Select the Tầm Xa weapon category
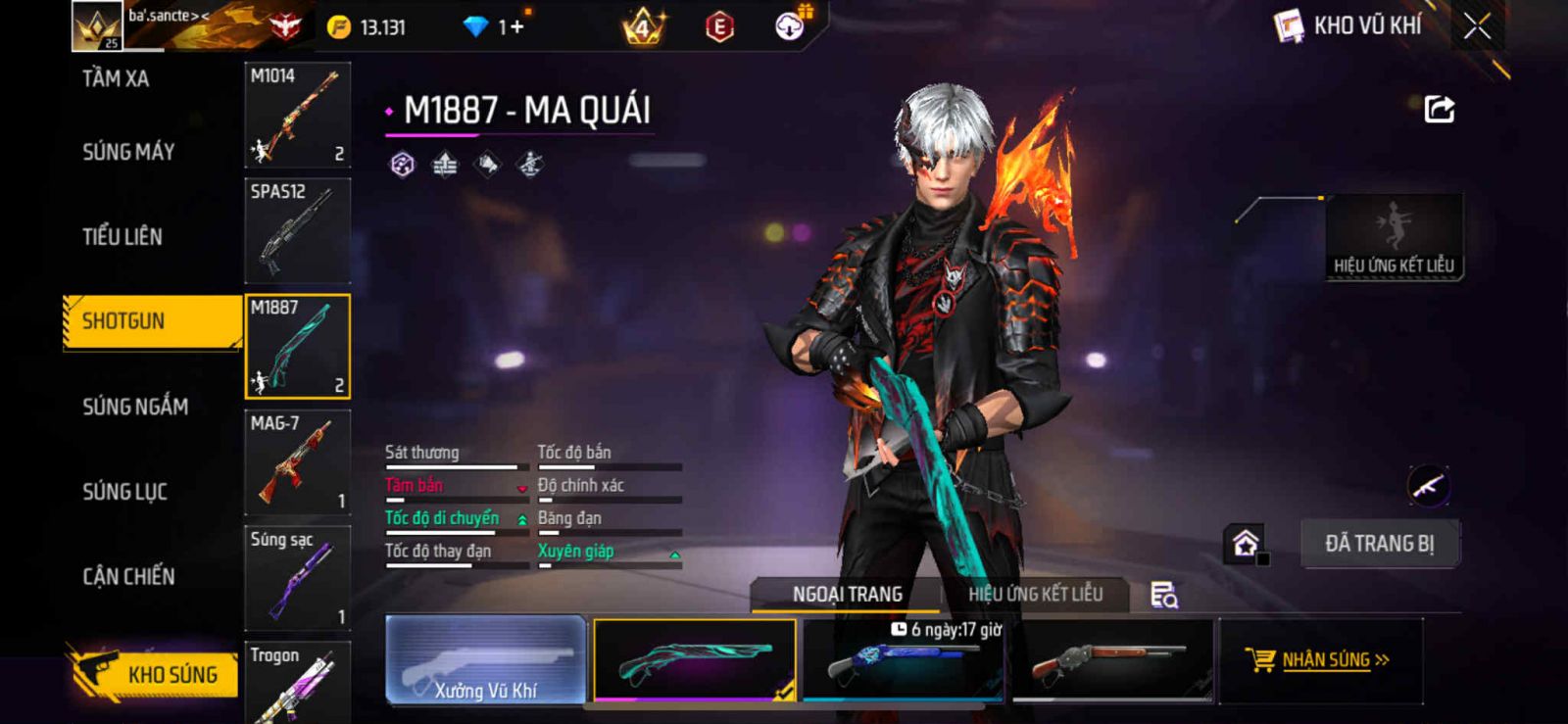The height and width of the screenshot is (724, 1568). [x=116, y=78]
